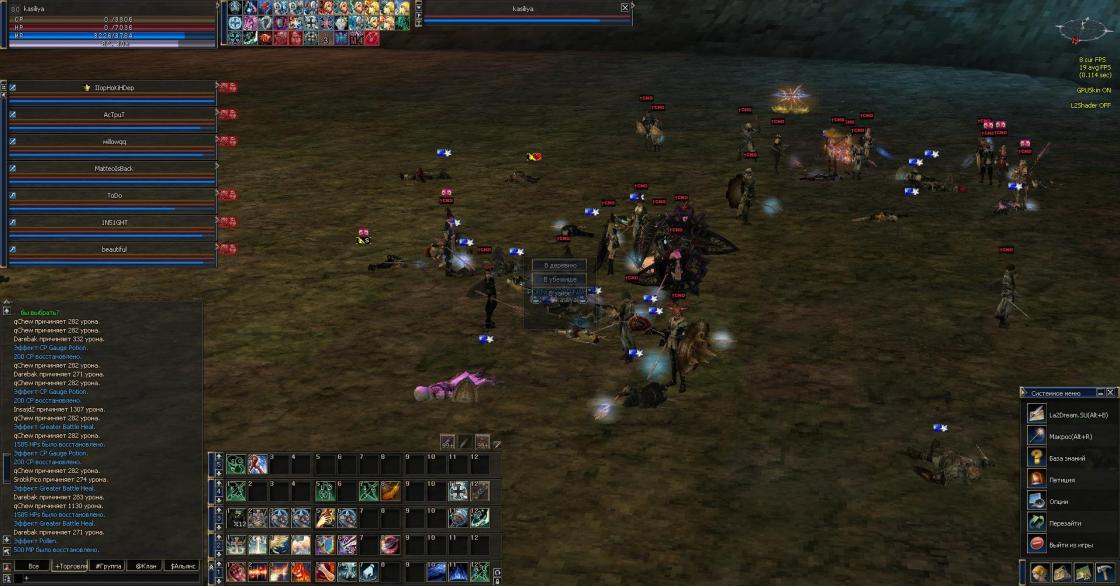The image size is (1120, 586).
Task: Close the kasilya target window
Action: tap(625, 7)
